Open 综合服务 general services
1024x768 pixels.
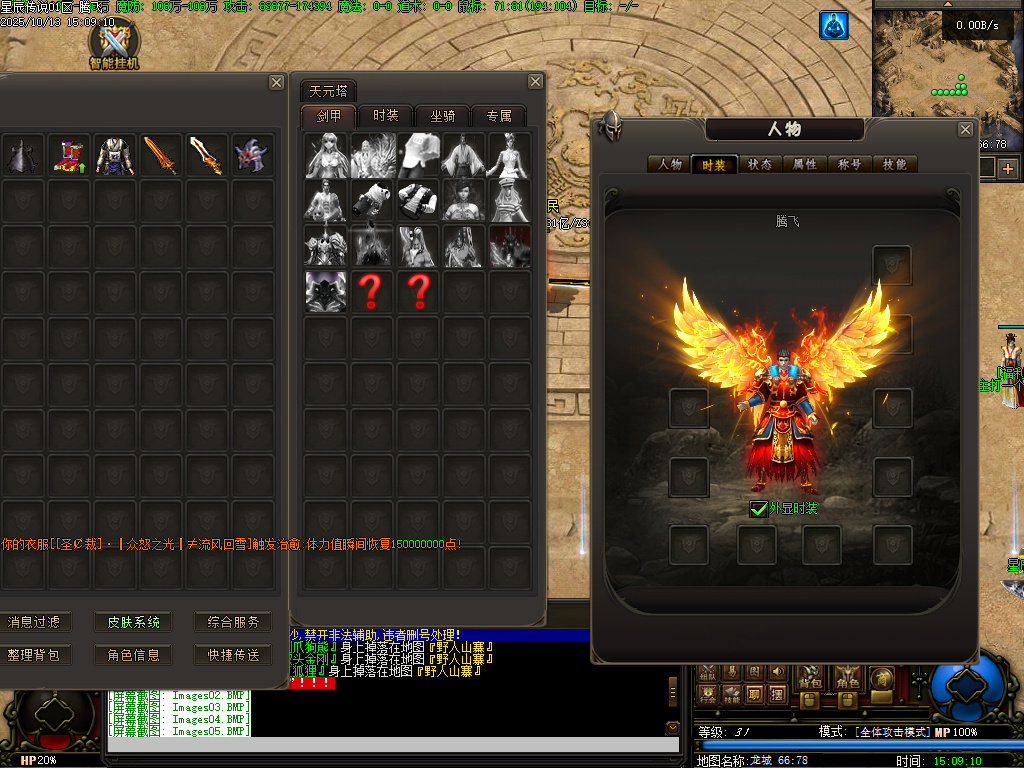pyautogui.click(x=233, y=622)
